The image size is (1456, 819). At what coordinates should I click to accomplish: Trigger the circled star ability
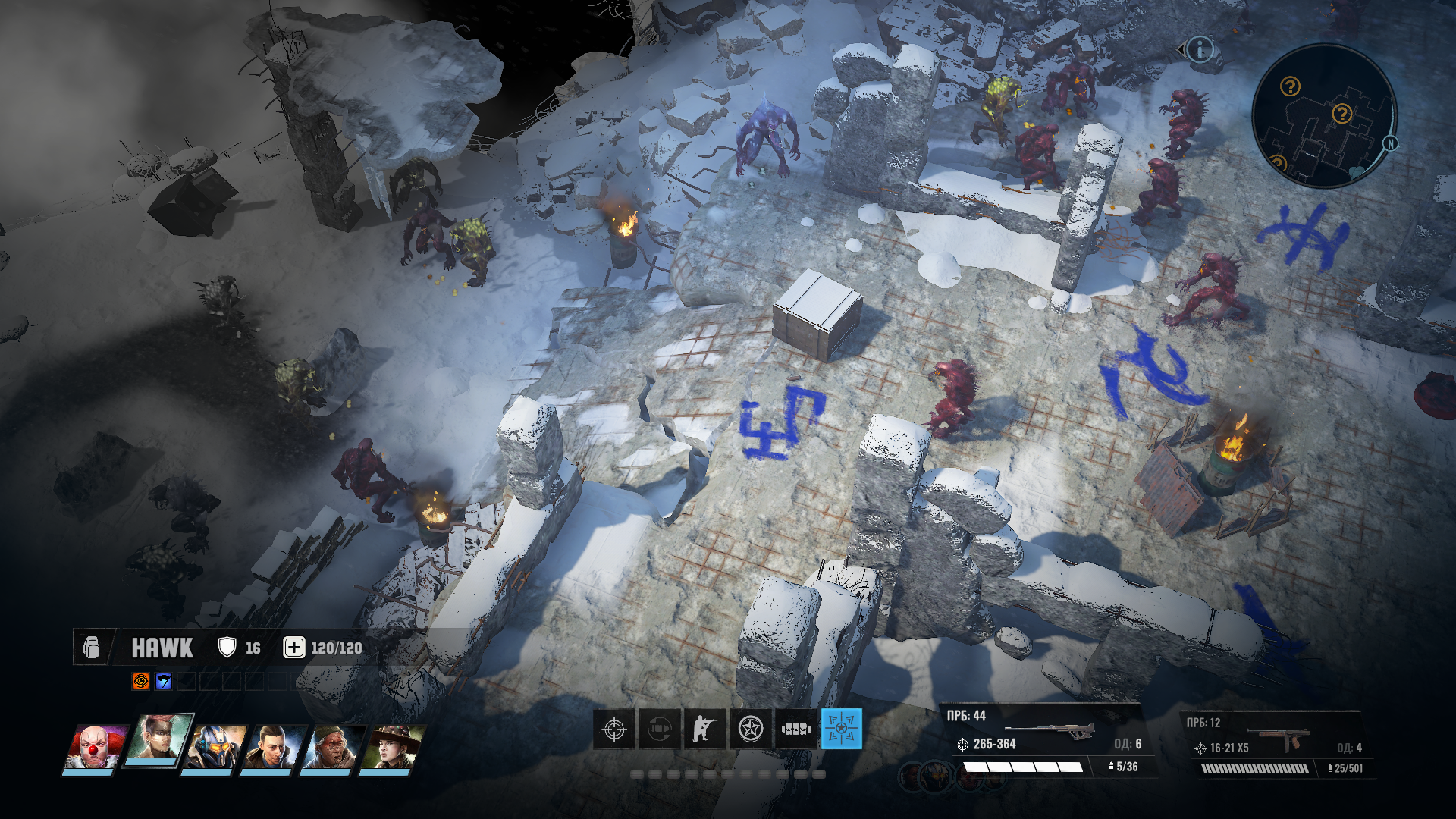(751, 730)
